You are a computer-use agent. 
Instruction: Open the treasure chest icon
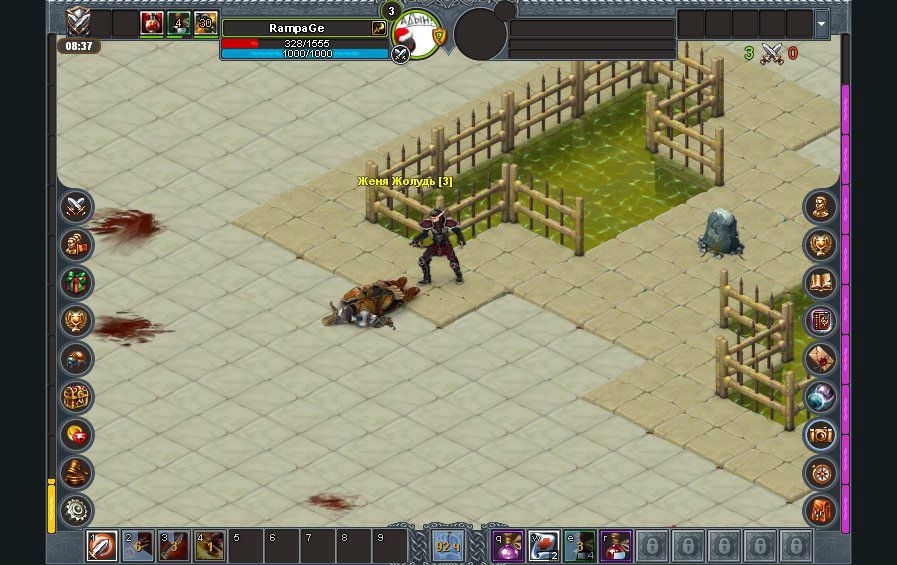click(76, 397)
